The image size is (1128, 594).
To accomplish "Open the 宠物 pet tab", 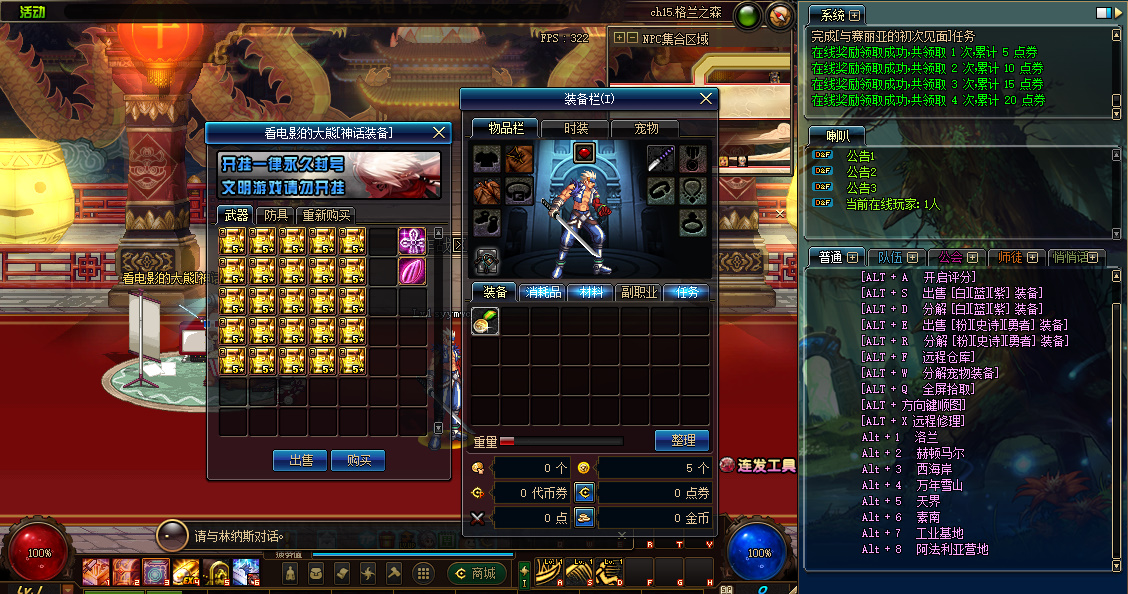I will click(647, 128).
